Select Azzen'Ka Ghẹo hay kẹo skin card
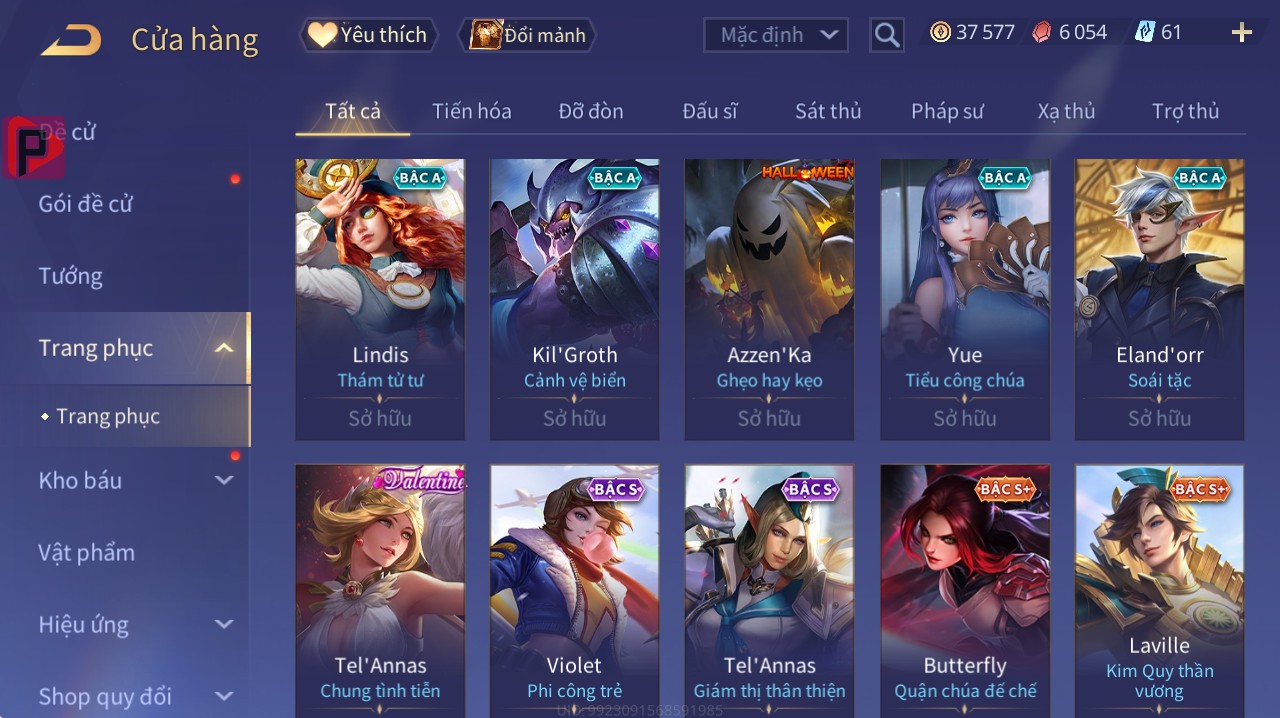Screen dimensions: 1280x718 769,299
